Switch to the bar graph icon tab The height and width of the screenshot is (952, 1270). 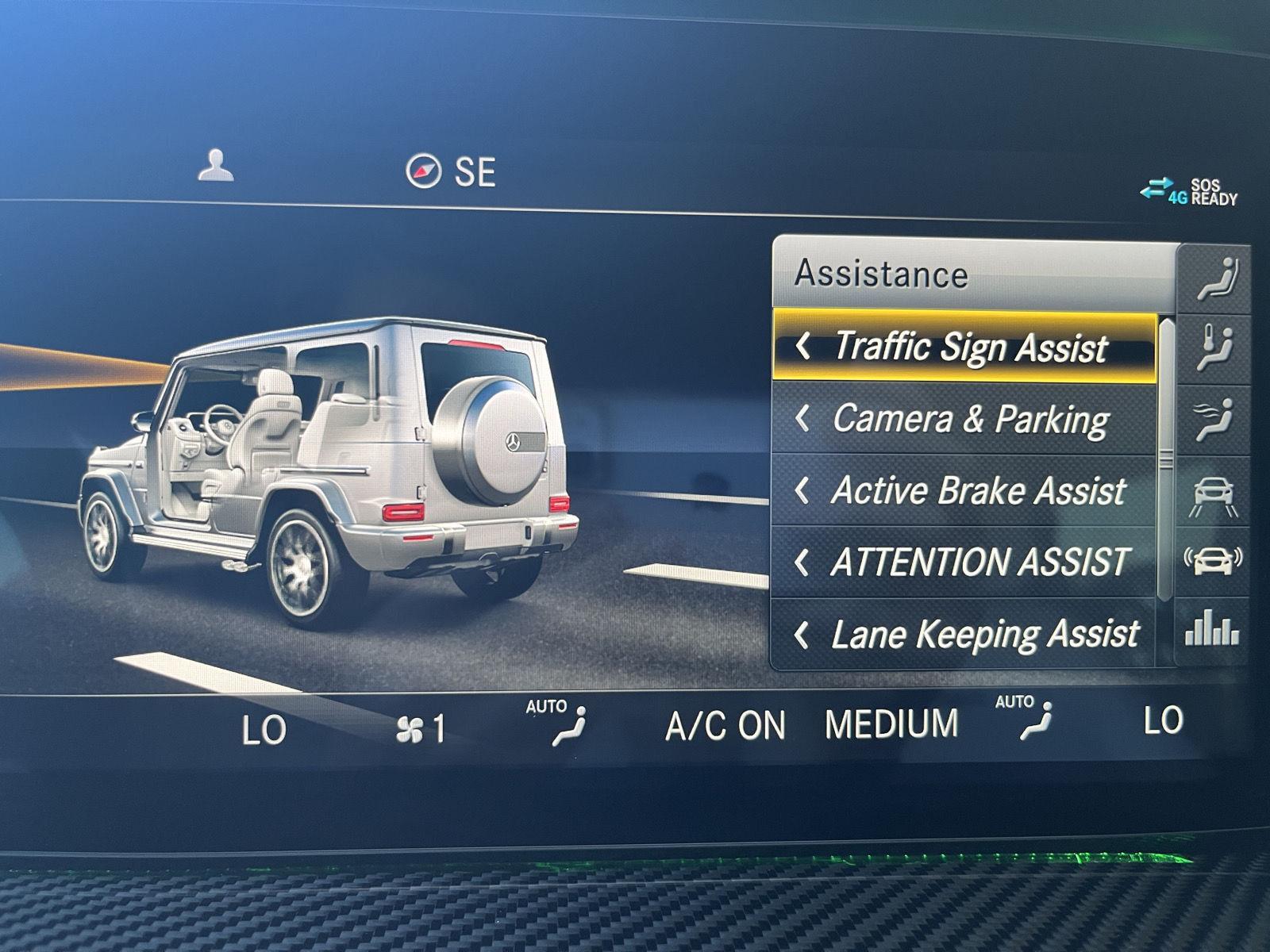coord(1212,631)
